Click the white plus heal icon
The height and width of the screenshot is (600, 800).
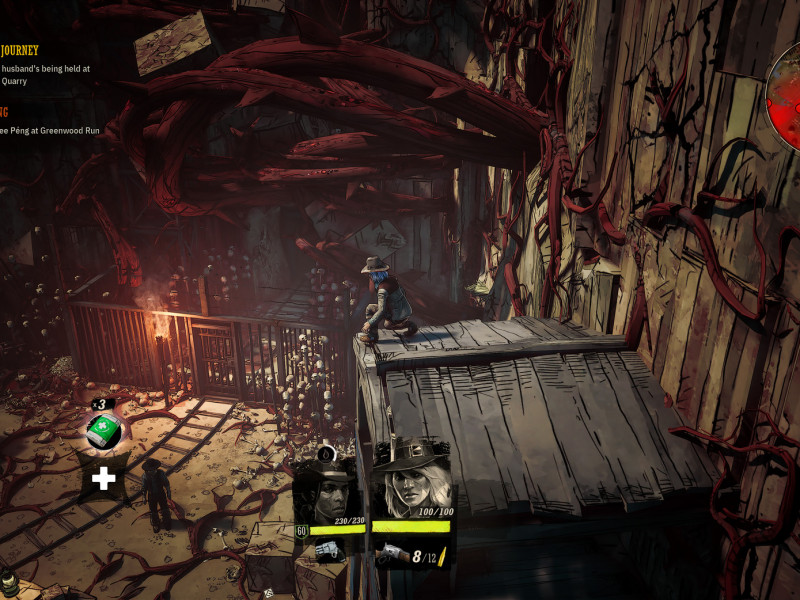[x=103, y=477]
